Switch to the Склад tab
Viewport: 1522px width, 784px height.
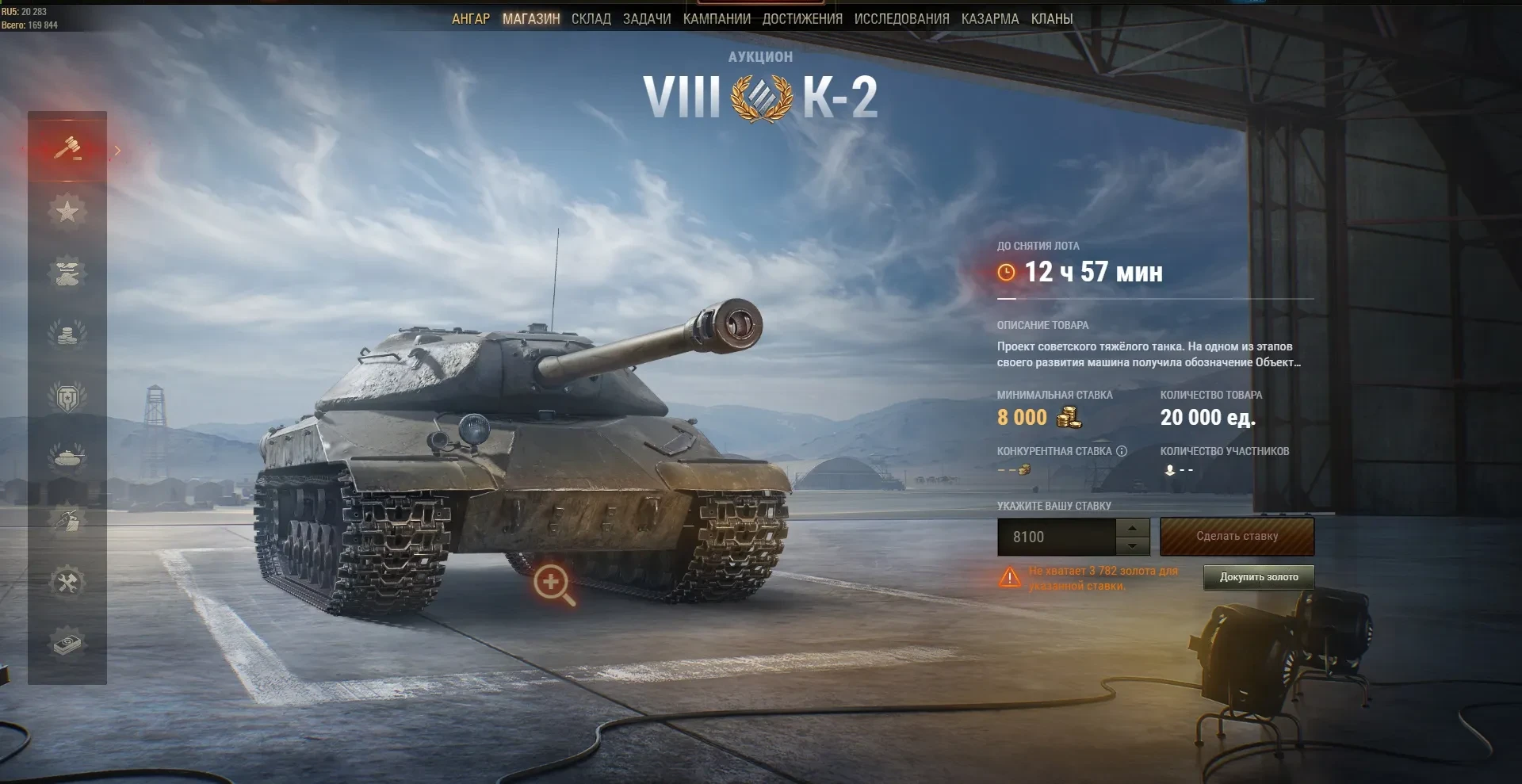click(591, 19)
